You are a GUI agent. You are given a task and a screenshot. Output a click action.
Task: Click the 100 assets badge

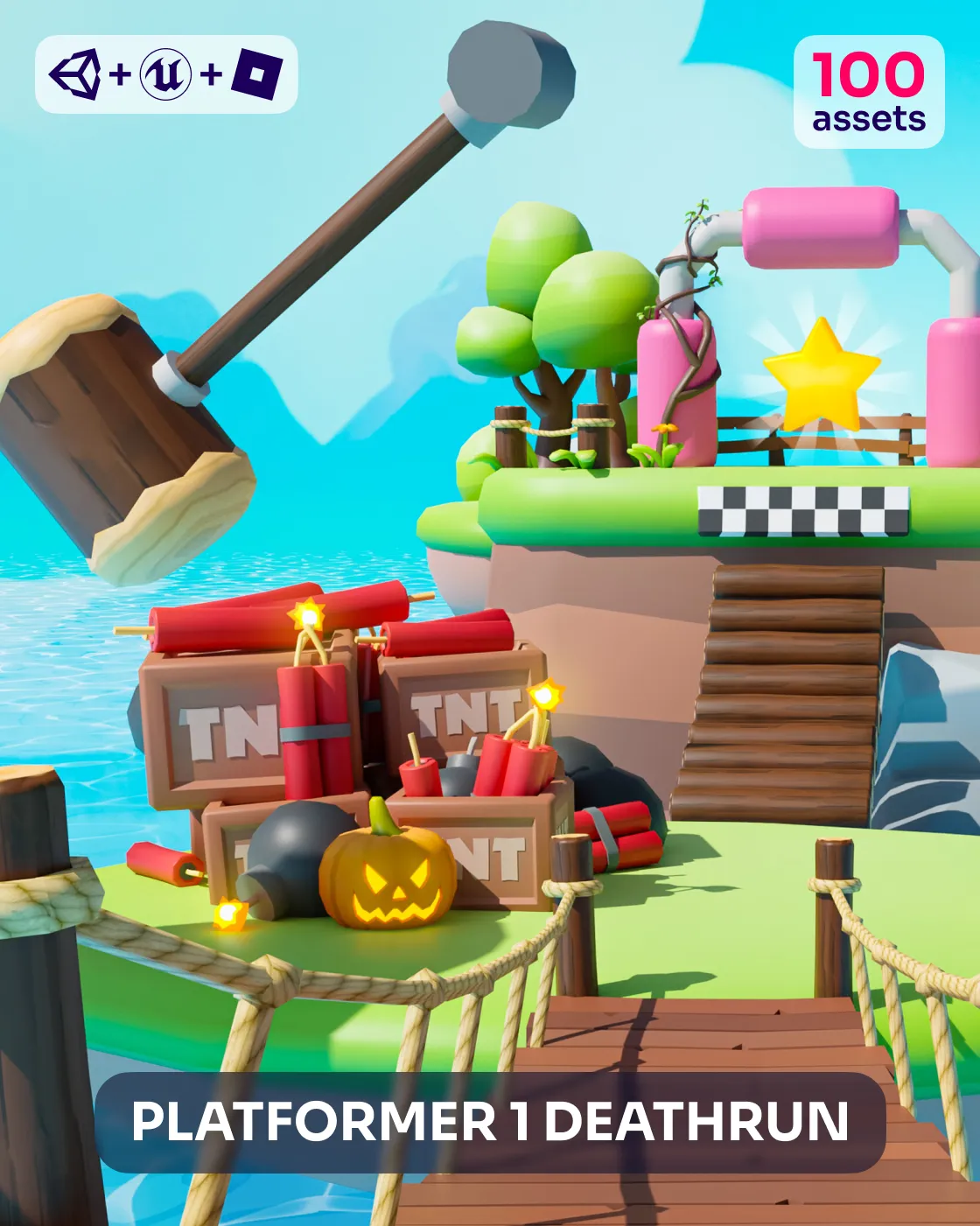point(868,92)
